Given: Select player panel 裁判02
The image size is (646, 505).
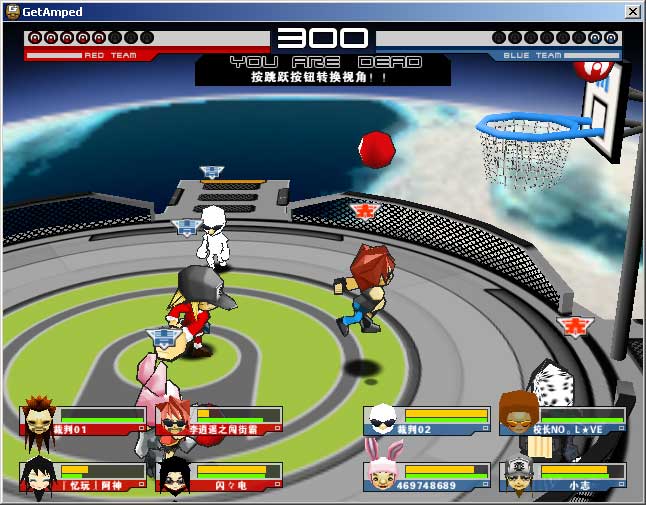Looking at the screenshot, I should [x=427, y=420].
